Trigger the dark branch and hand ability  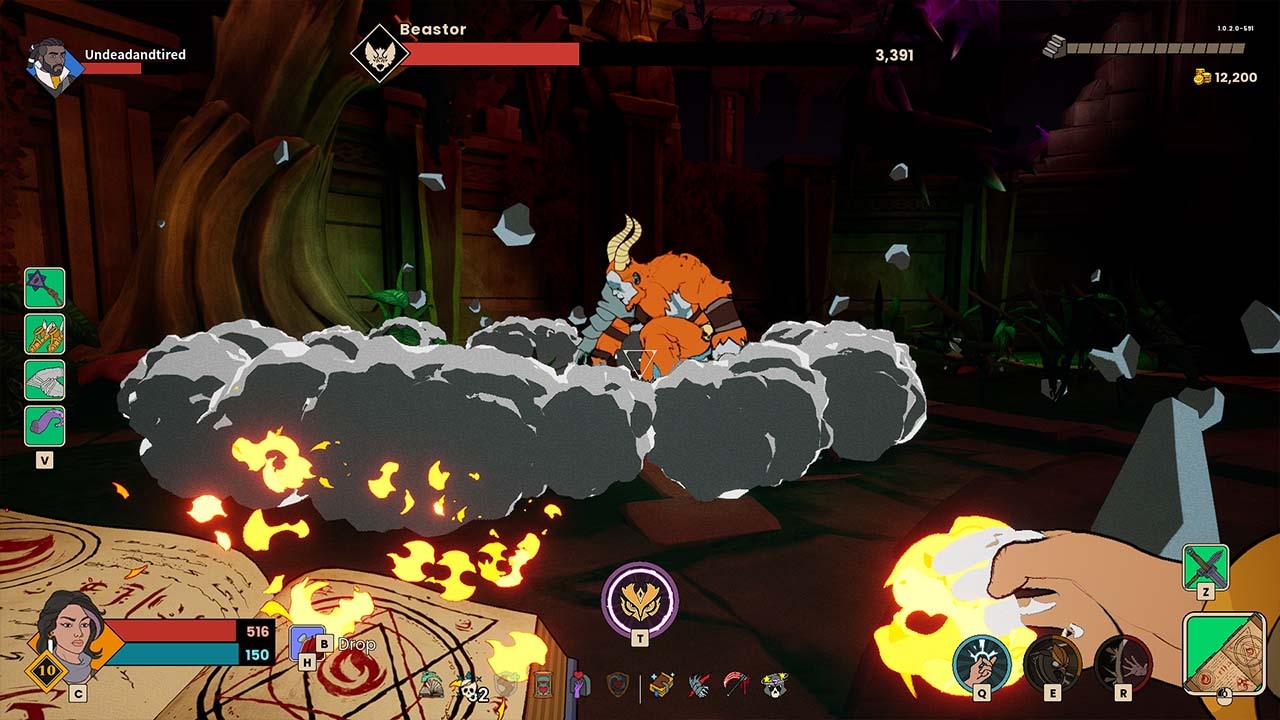pyautogui.click(x=1123, y=664)
